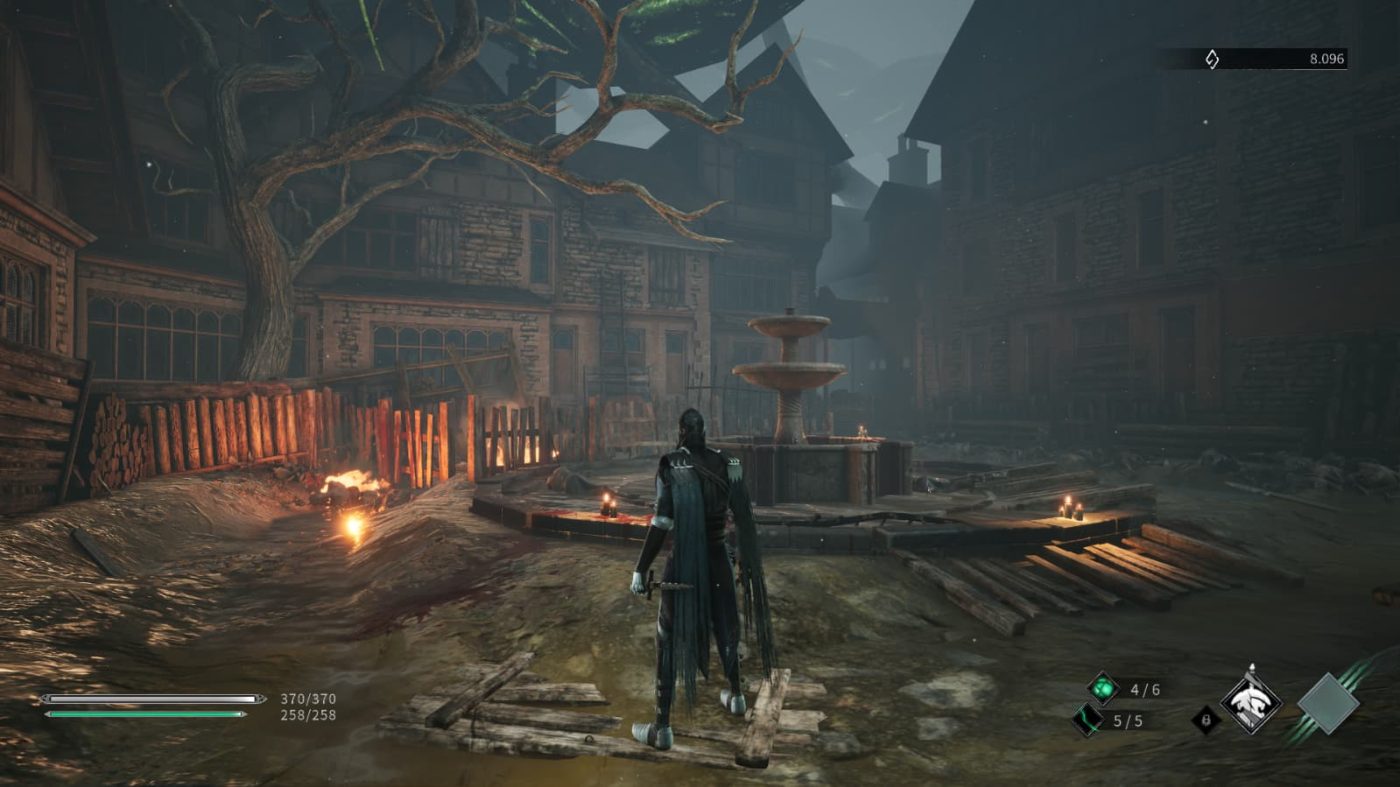Screen dimensions: 1400x787
Task: Select the green feather ability icon
Action: coord(1087,720)
